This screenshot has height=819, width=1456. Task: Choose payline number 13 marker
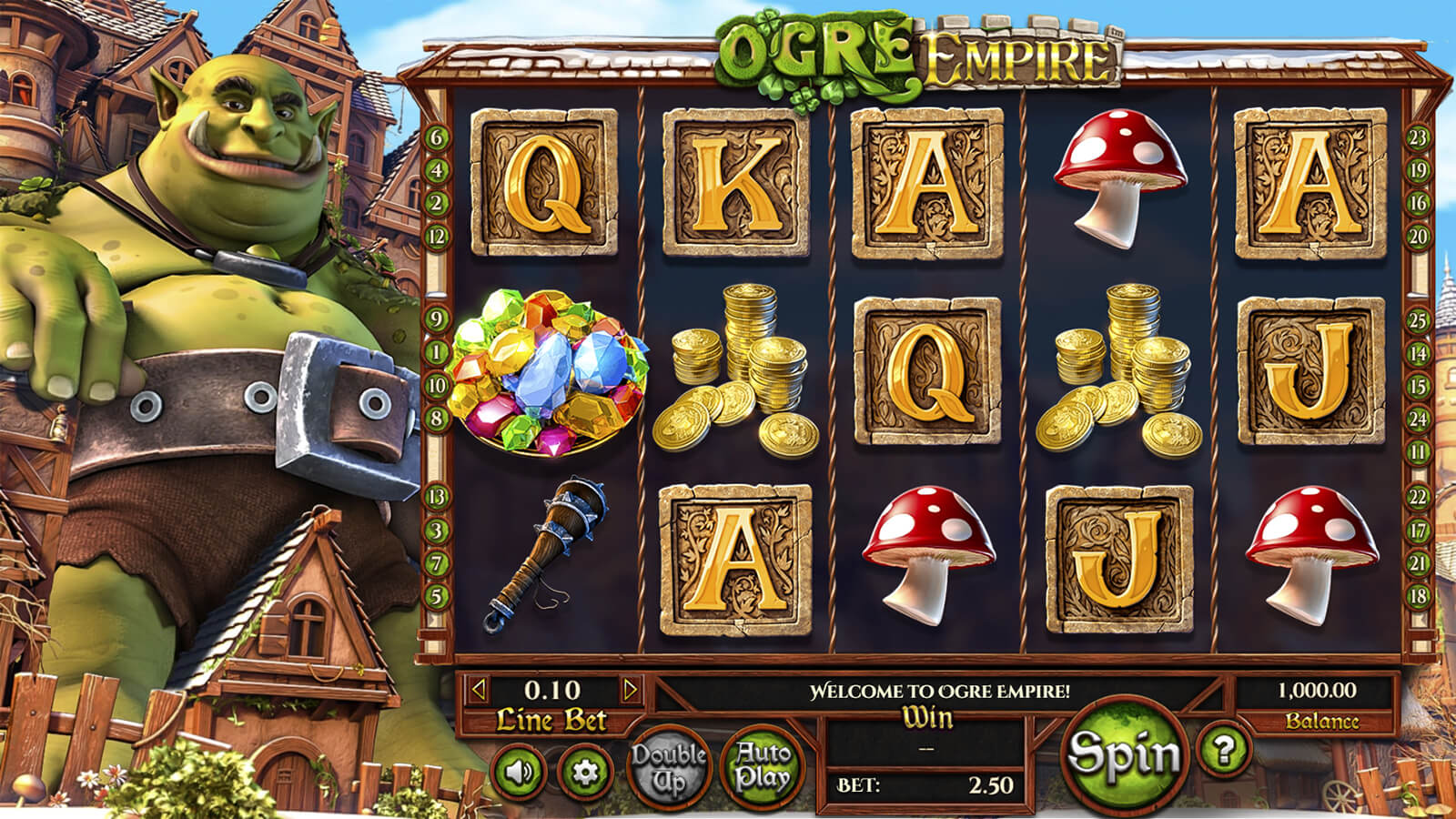(437, 497)
